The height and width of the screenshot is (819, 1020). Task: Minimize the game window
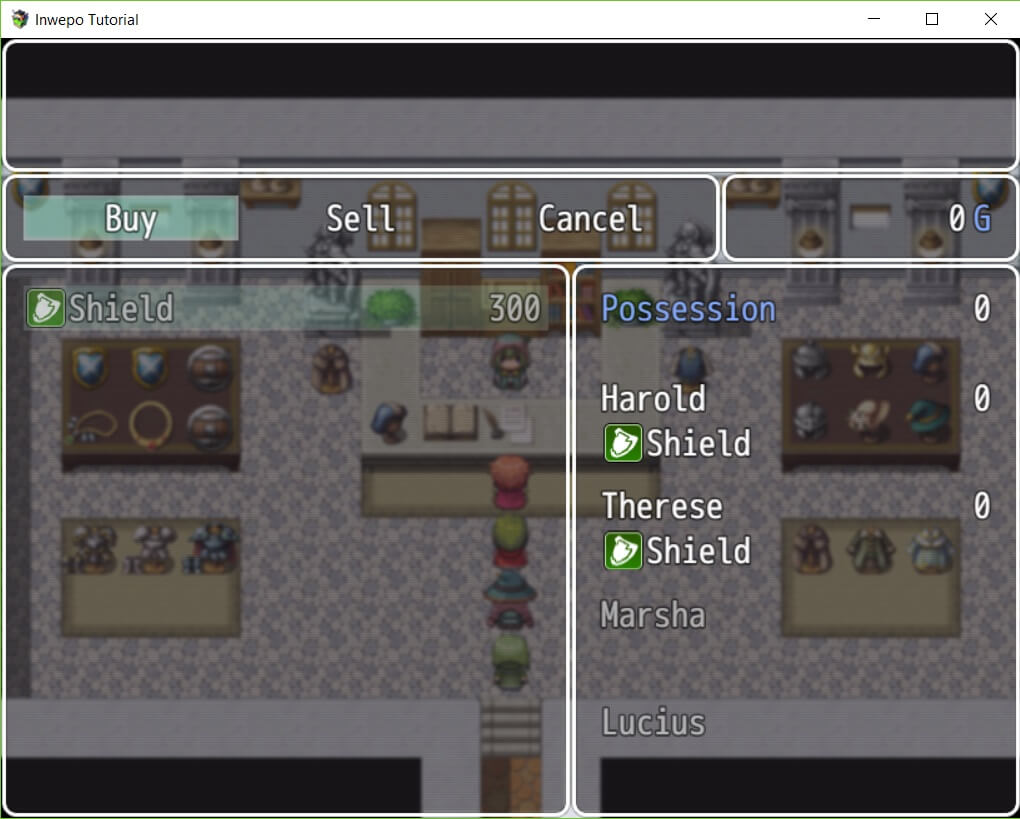[873, 19]
